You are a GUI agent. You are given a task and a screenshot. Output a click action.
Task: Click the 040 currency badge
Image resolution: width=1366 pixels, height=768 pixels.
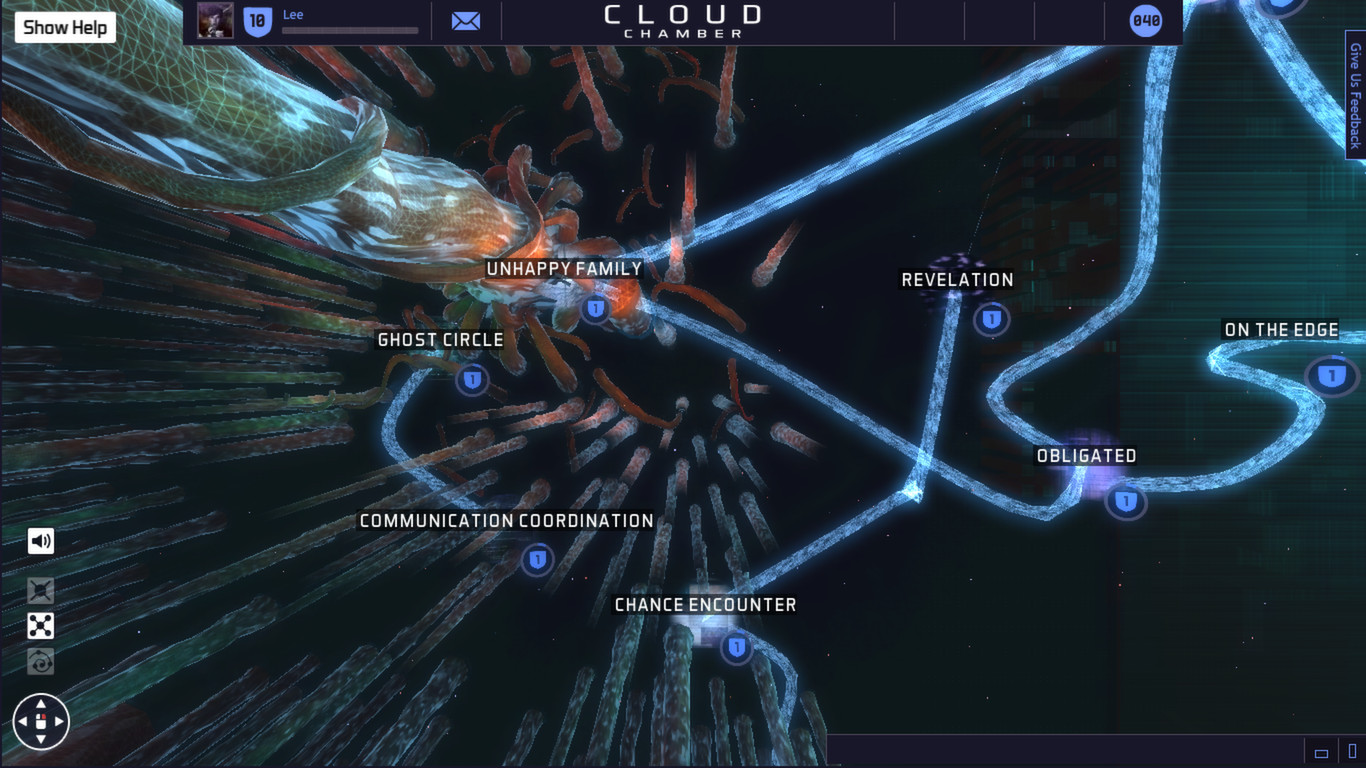[1143, 19]
